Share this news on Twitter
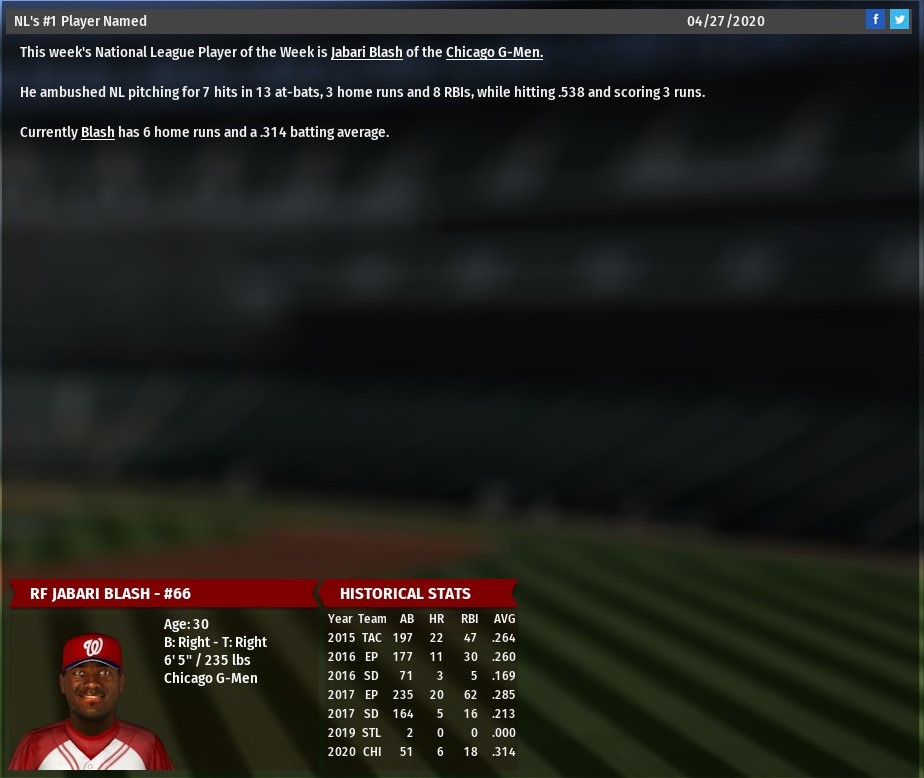 click(899, 19)
